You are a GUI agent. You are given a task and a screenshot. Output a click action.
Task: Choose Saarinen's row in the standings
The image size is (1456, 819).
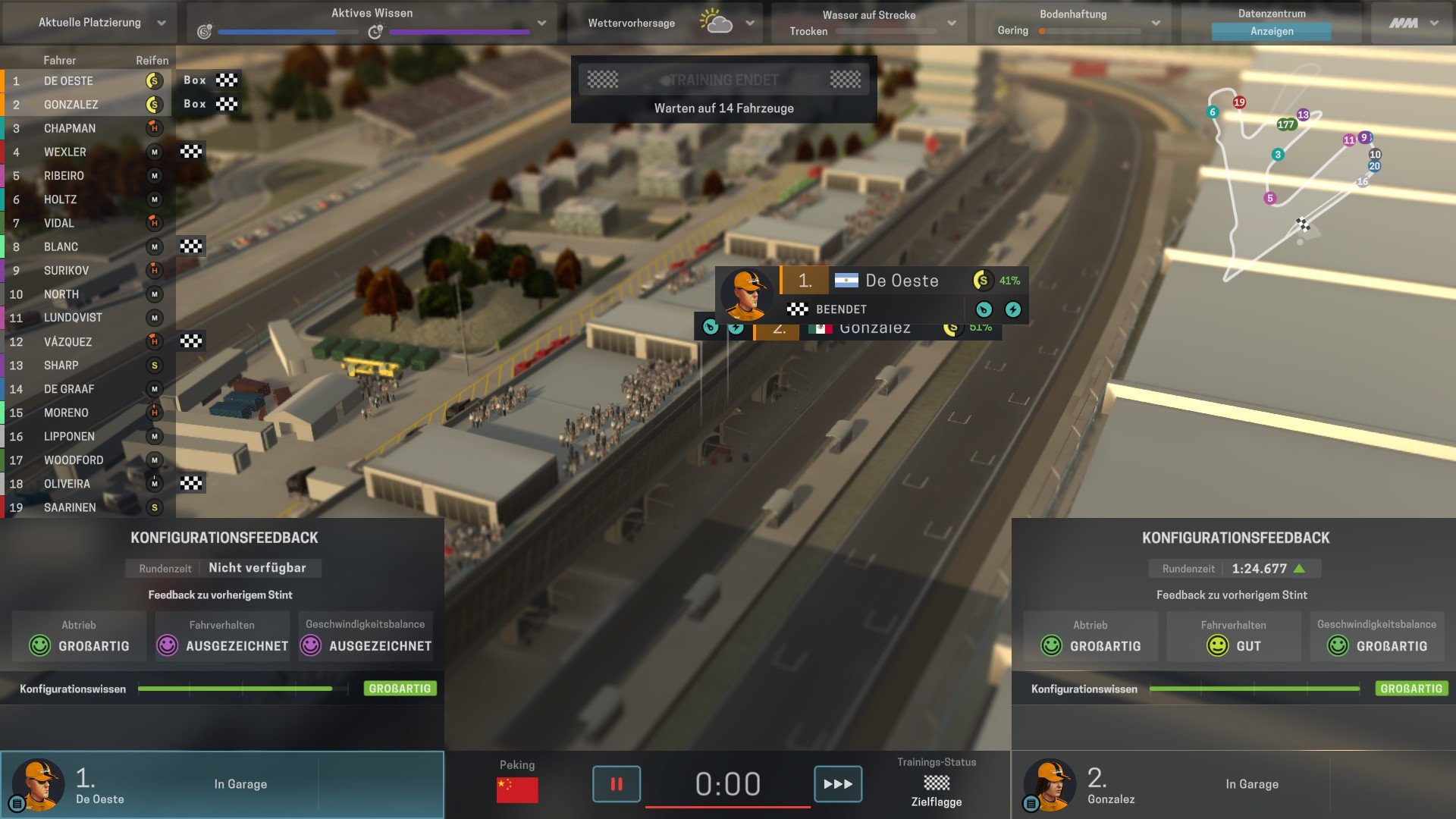pyautogui.click(x=70, y=507)
